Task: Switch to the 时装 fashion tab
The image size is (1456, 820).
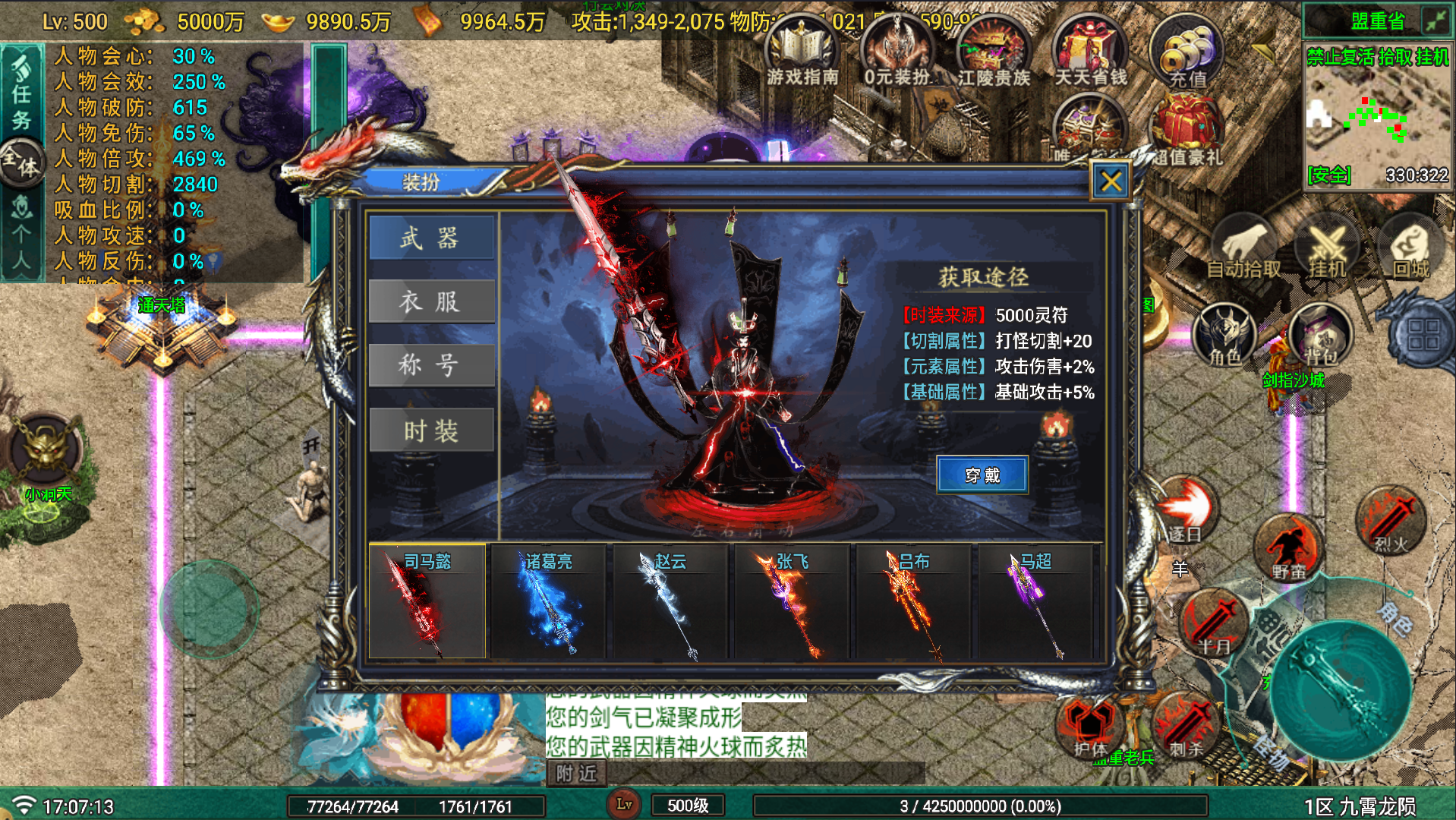Action: 431,429
